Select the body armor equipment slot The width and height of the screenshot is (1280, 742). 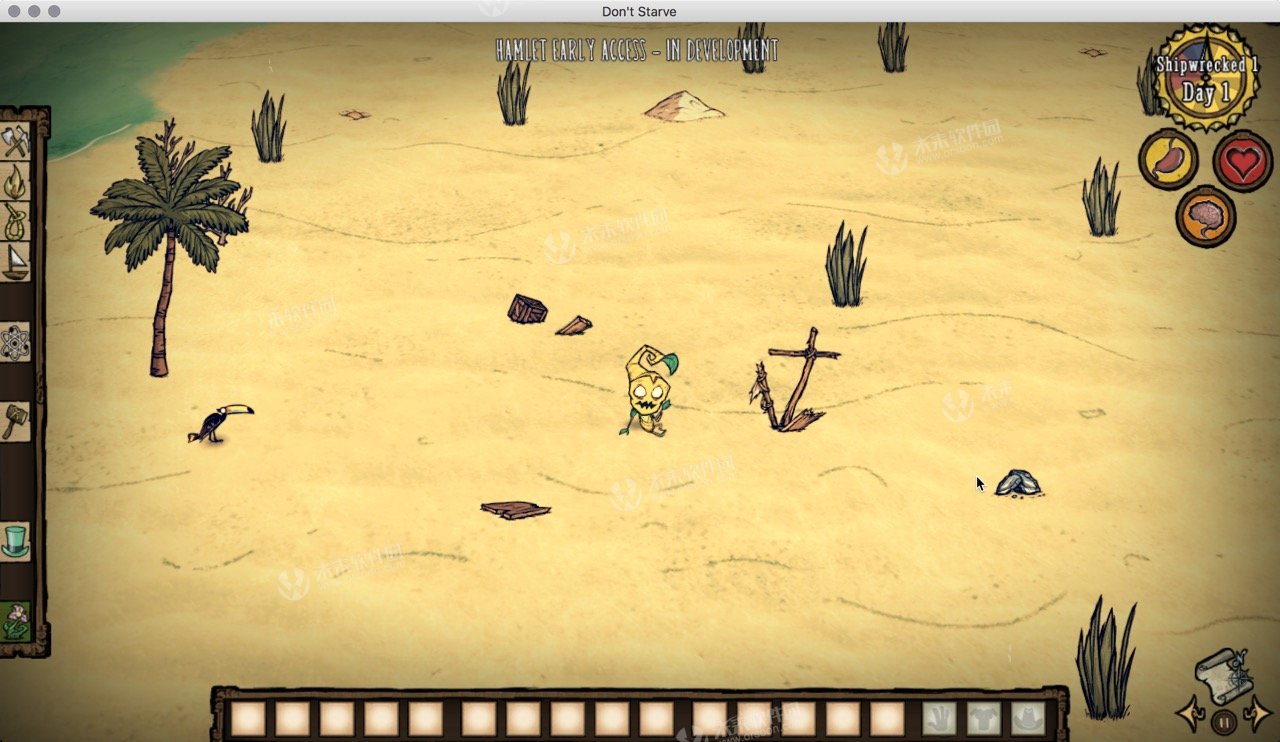(984, 718)
